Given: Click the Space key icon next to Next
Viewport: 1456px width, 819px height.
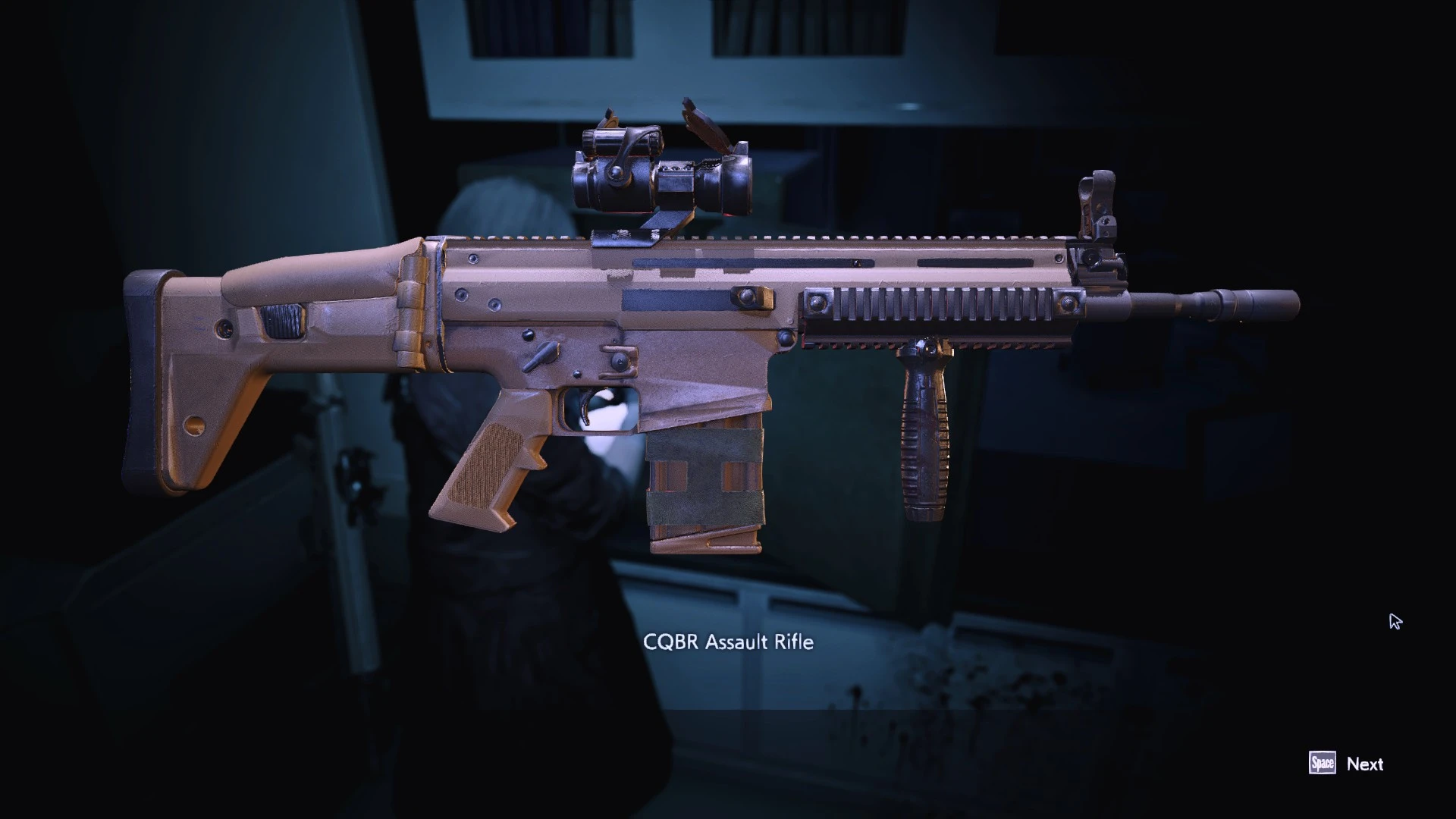Looking at the screenshot, I should tap(1323, 764).
